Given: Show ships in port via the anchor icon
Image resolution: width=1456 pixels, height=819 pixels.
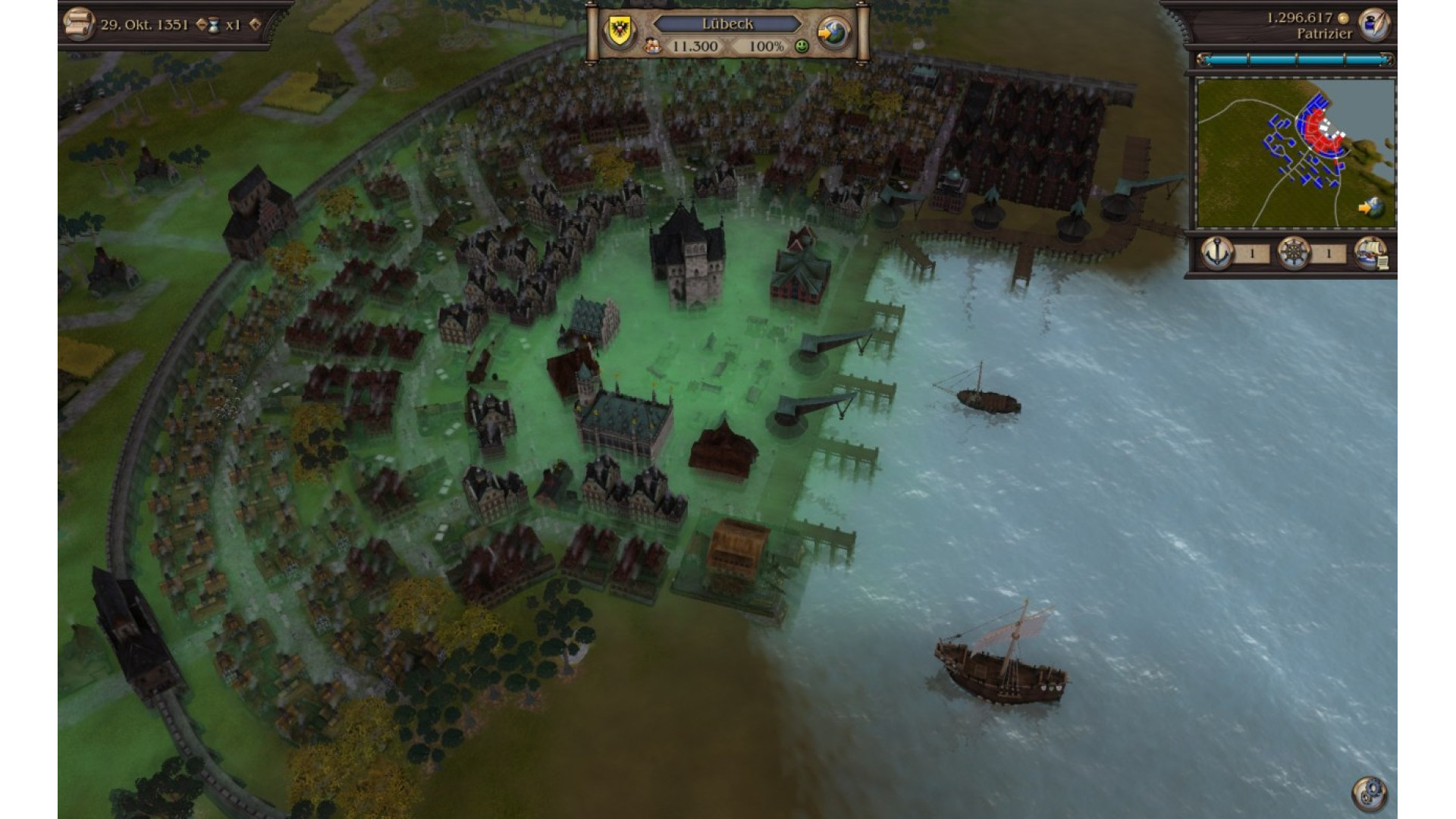Looking at the screenshot, I should [x=1218, y=253].
